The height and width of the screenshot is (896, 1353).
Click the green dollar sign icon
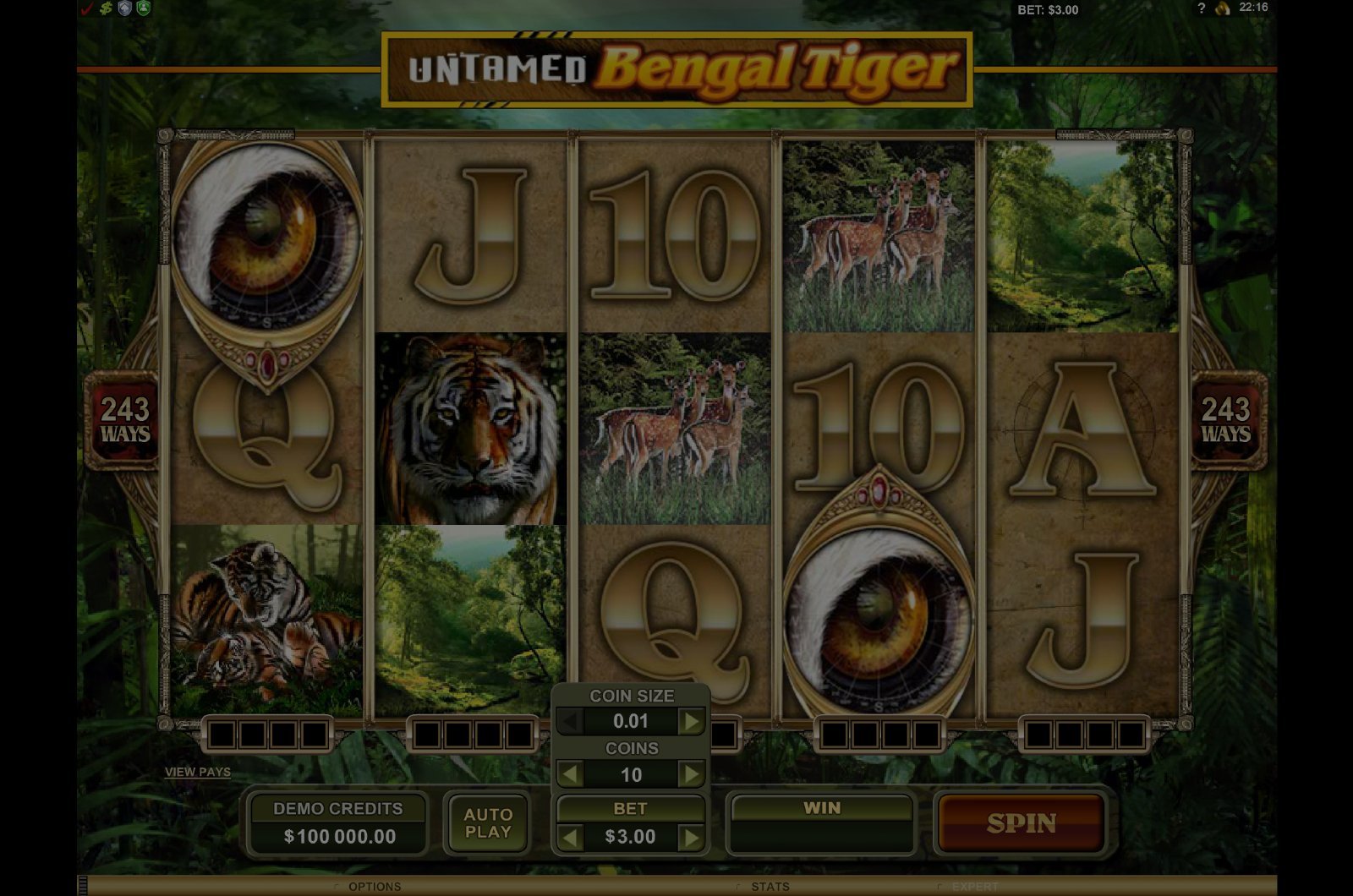[106, 9]
